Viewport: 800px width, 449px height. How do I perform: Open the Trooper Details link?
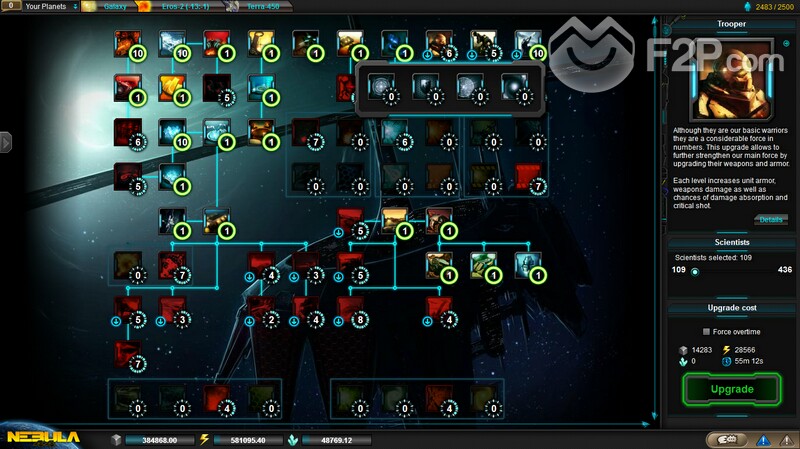[x=771, y=219]
